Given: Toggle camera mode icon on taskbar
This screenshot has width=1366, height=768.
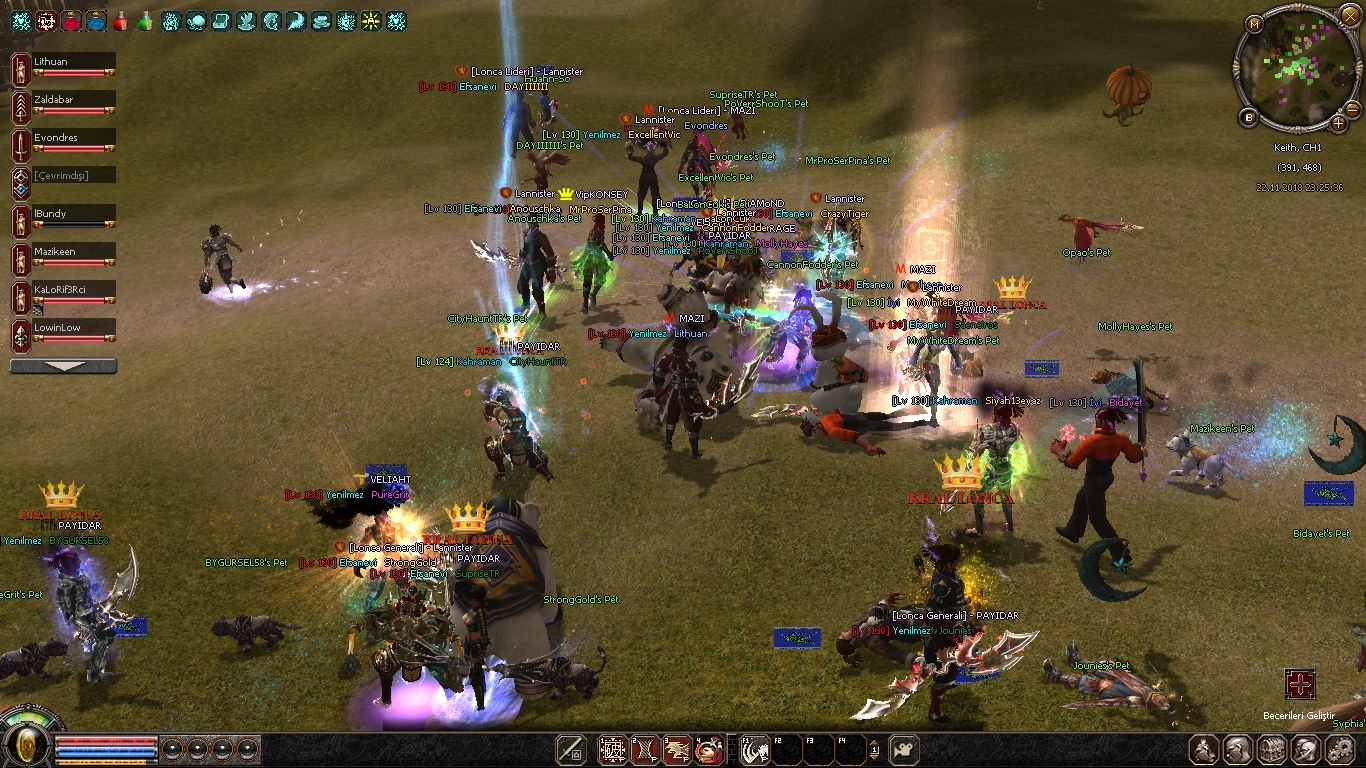Looking at the screenshot, I should [x=904, y=748].
